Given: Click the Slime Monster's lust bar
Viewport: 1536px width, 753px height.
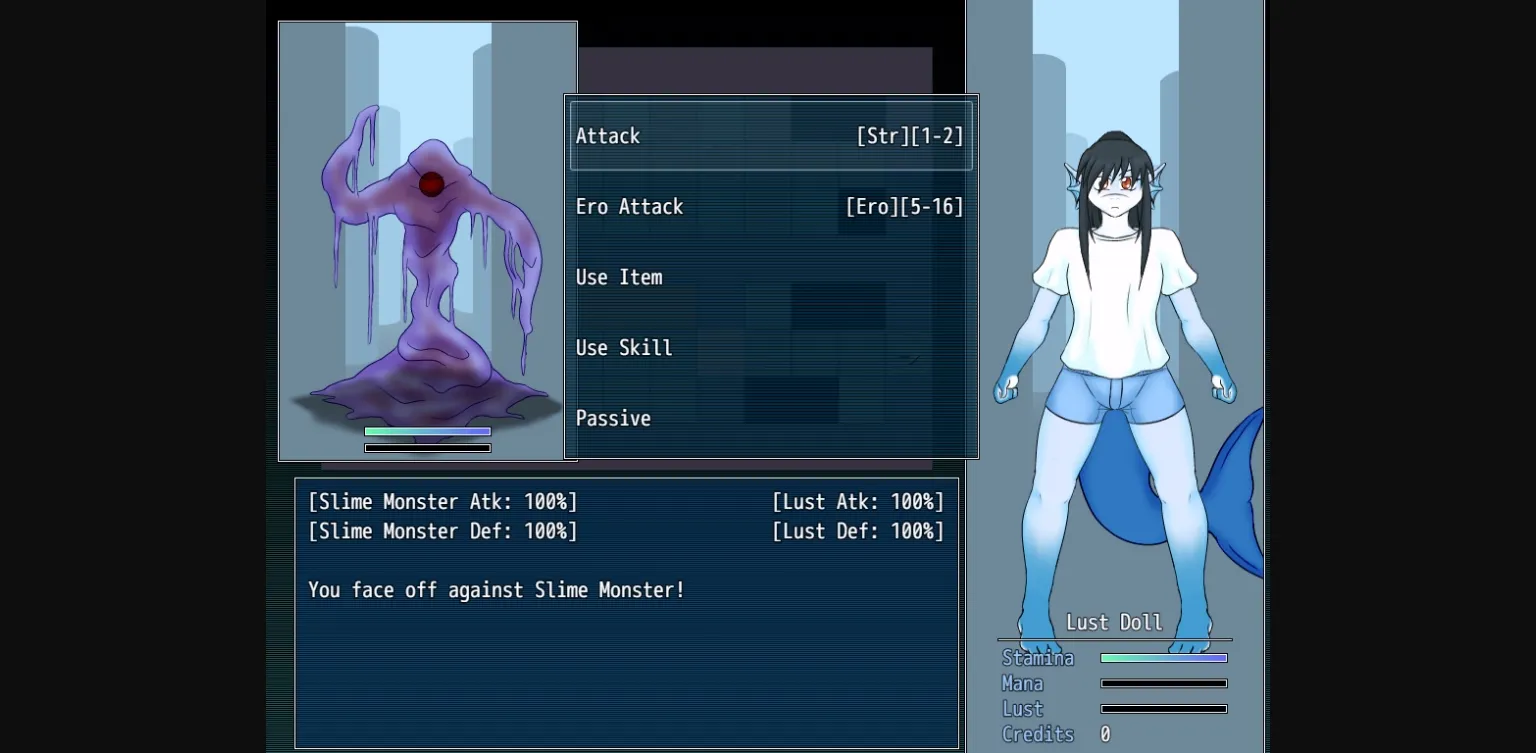Looking at the screenshot, I should pyautogui.click(x=428, y=447).
